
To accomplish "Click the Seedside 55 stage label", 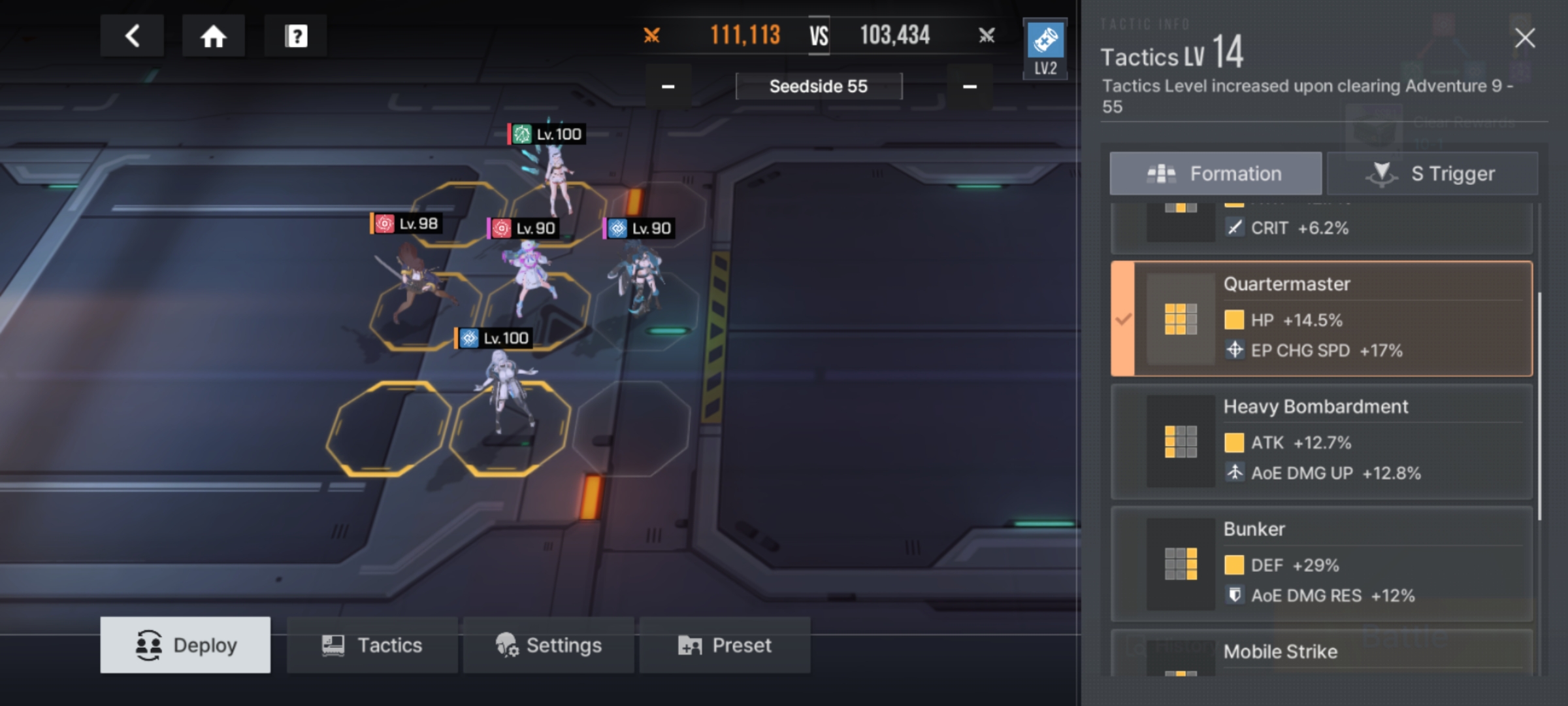I will (819, 86).
